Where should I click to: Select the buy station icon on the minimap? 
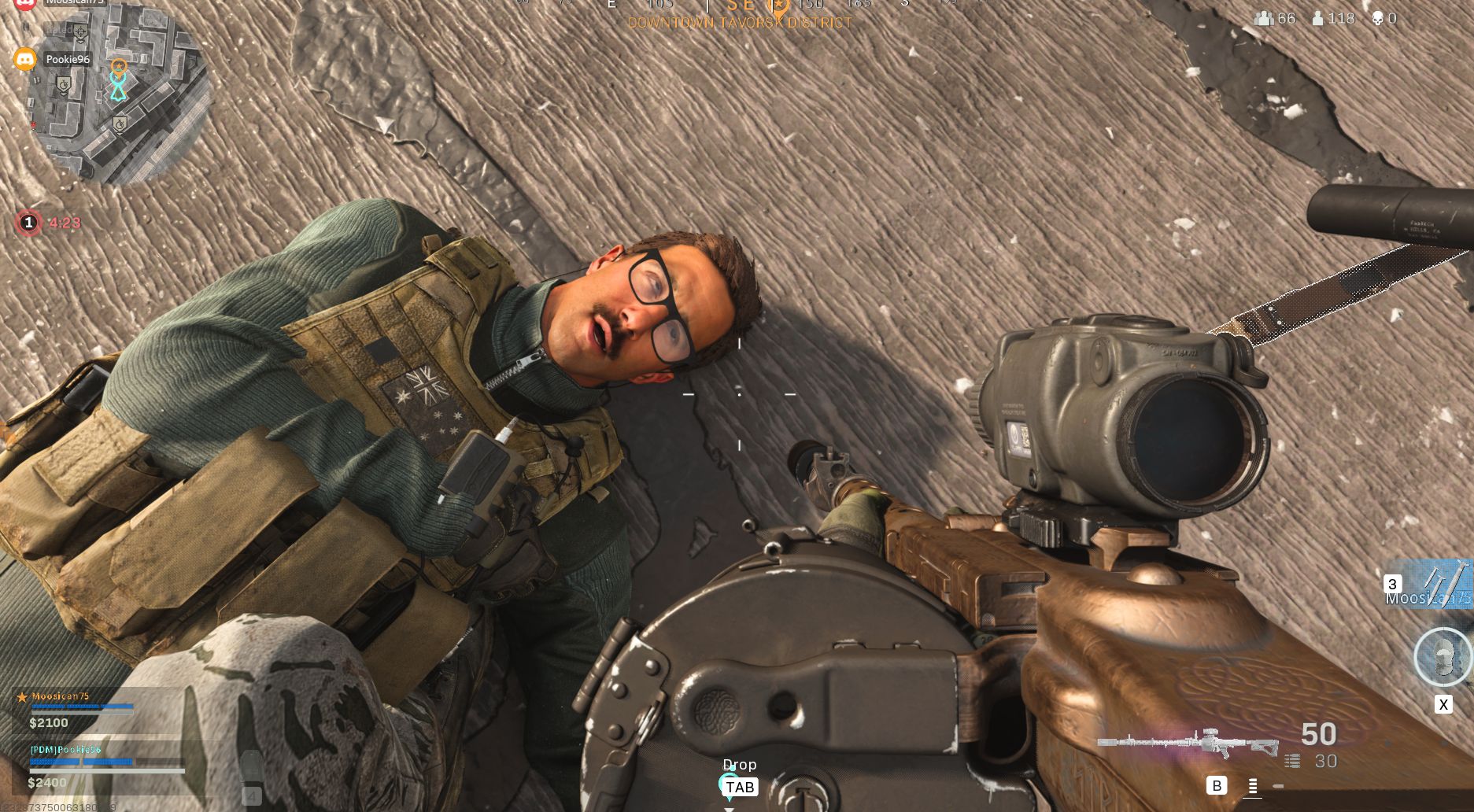click(x=81, y=32)
